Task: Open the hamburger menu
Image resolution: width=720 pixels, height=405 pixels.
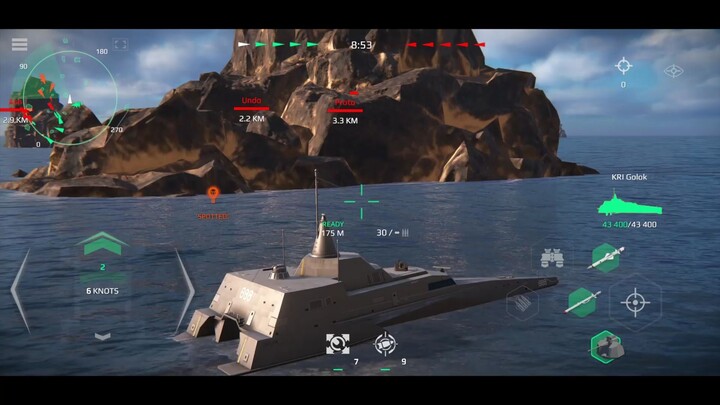Action: coord(19,44)
